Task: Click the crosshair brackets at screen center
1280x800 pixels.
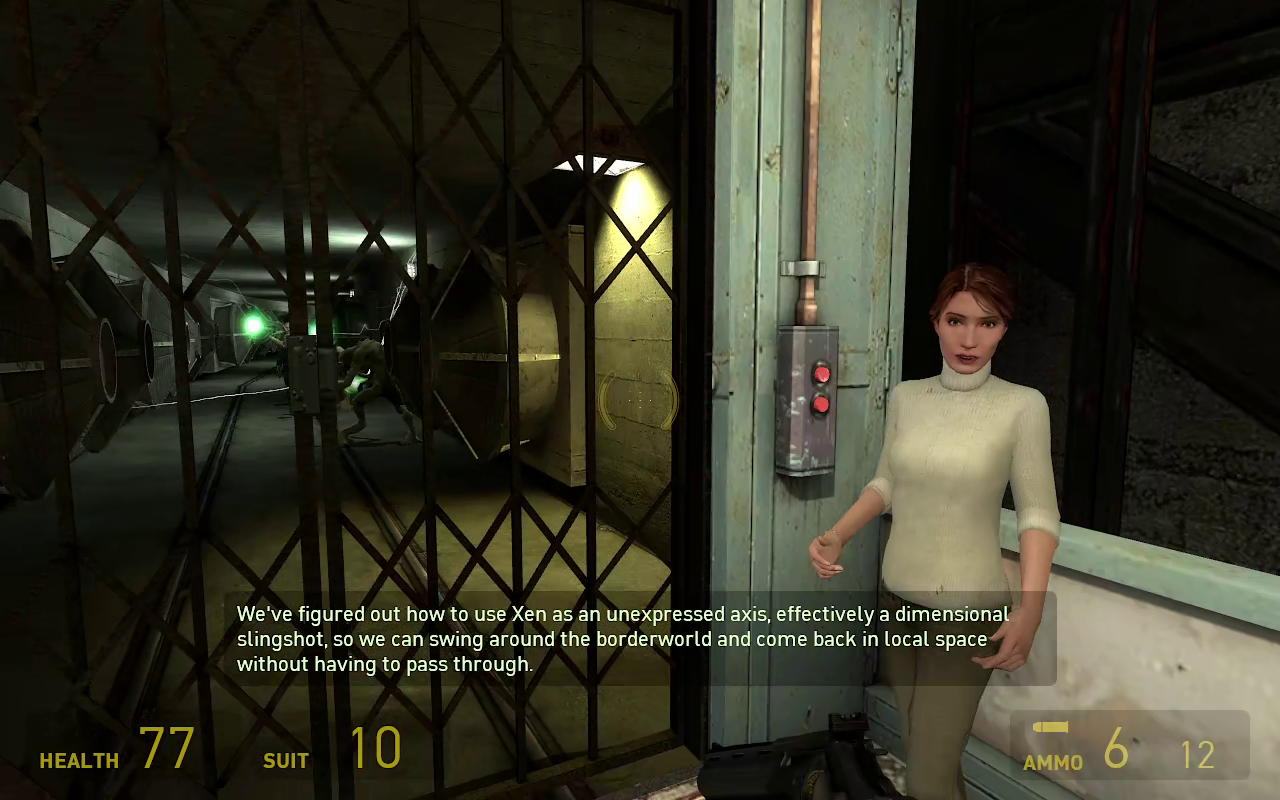Action: pyautogui.click(x=640, y=400)
